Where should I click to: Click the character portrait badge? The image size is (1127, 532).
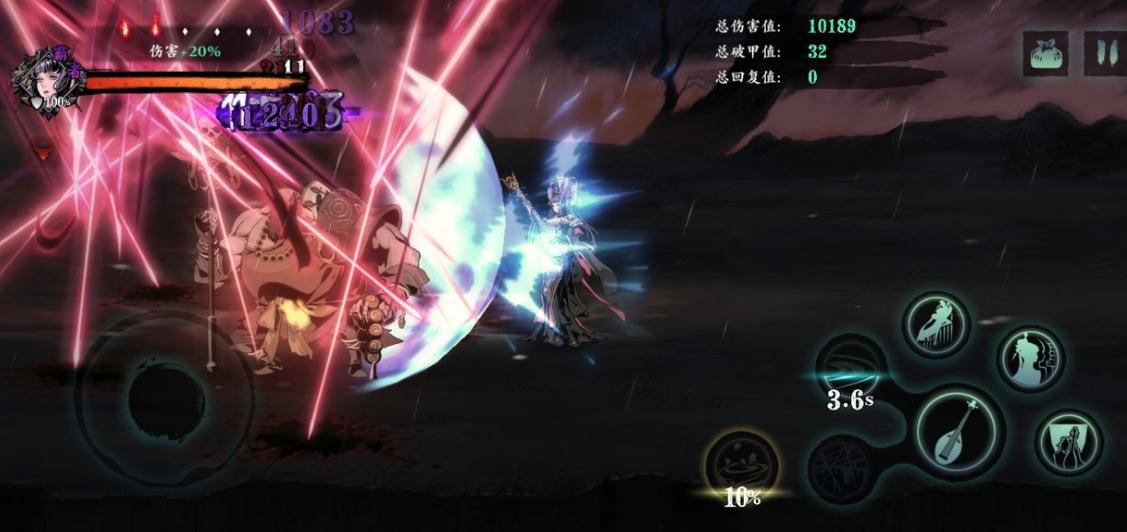point(45,82)
